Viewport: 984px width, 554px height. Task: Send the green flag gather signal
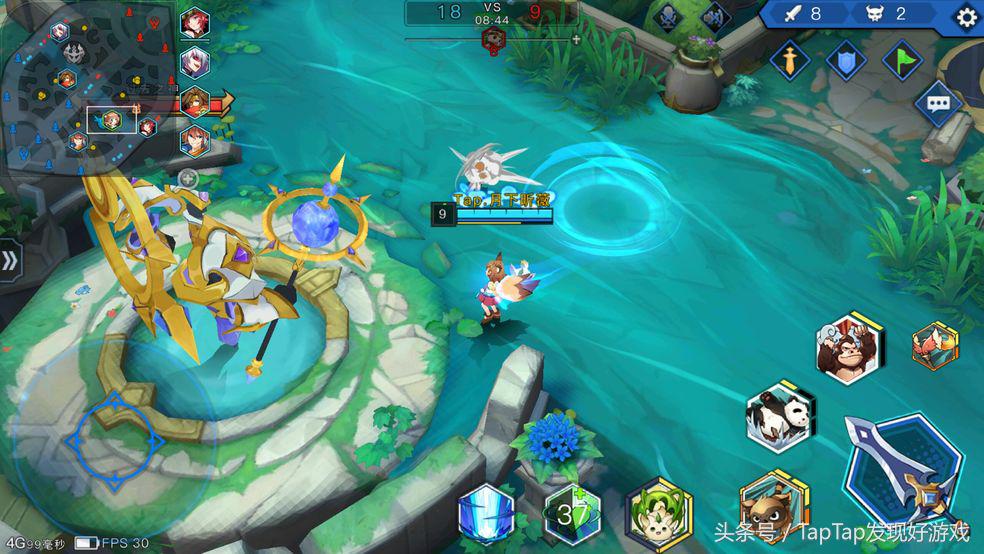pos(902,60)
